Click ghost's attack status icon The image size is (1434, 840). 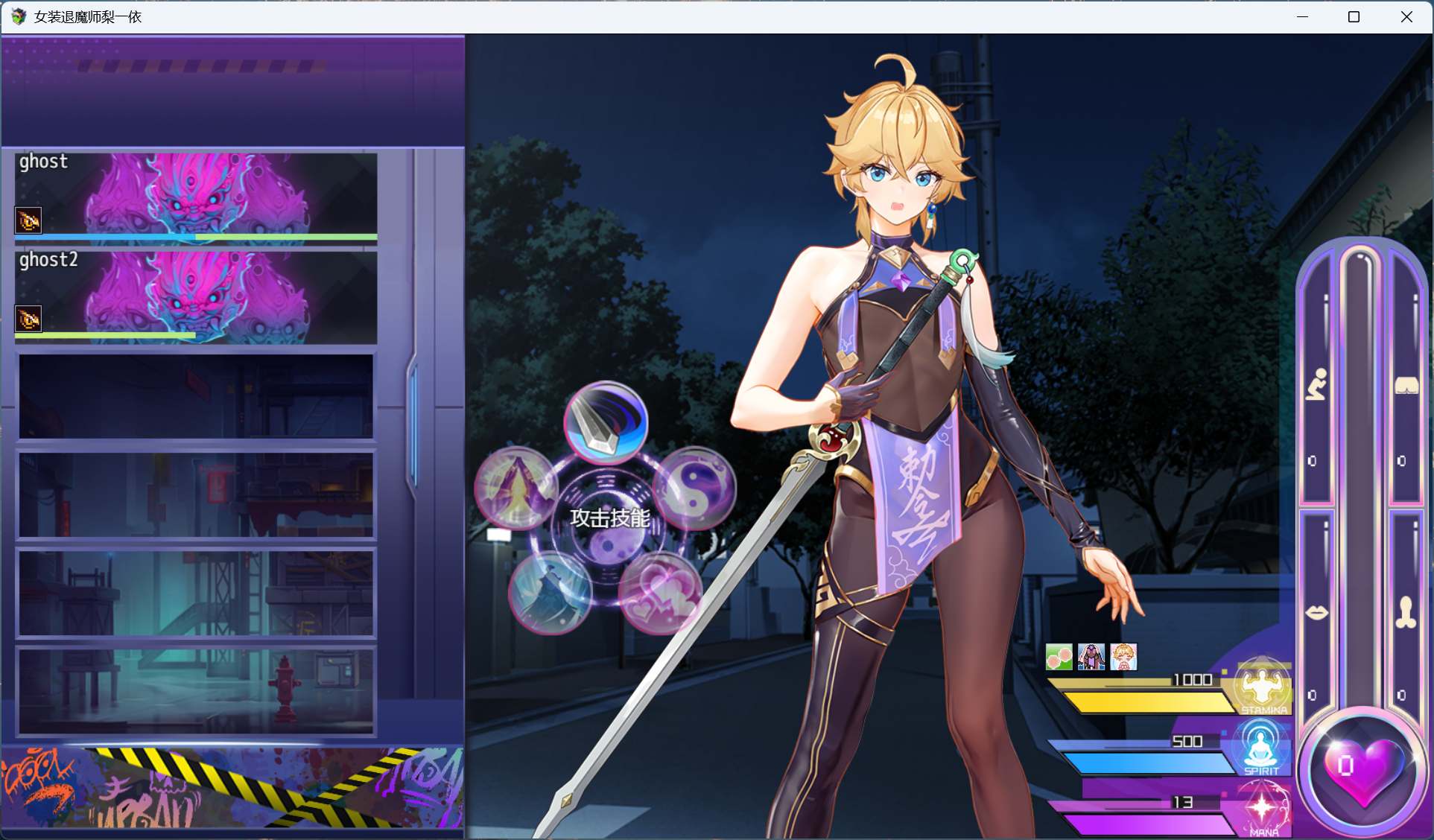pyautogui.click(x=28, y=220)
